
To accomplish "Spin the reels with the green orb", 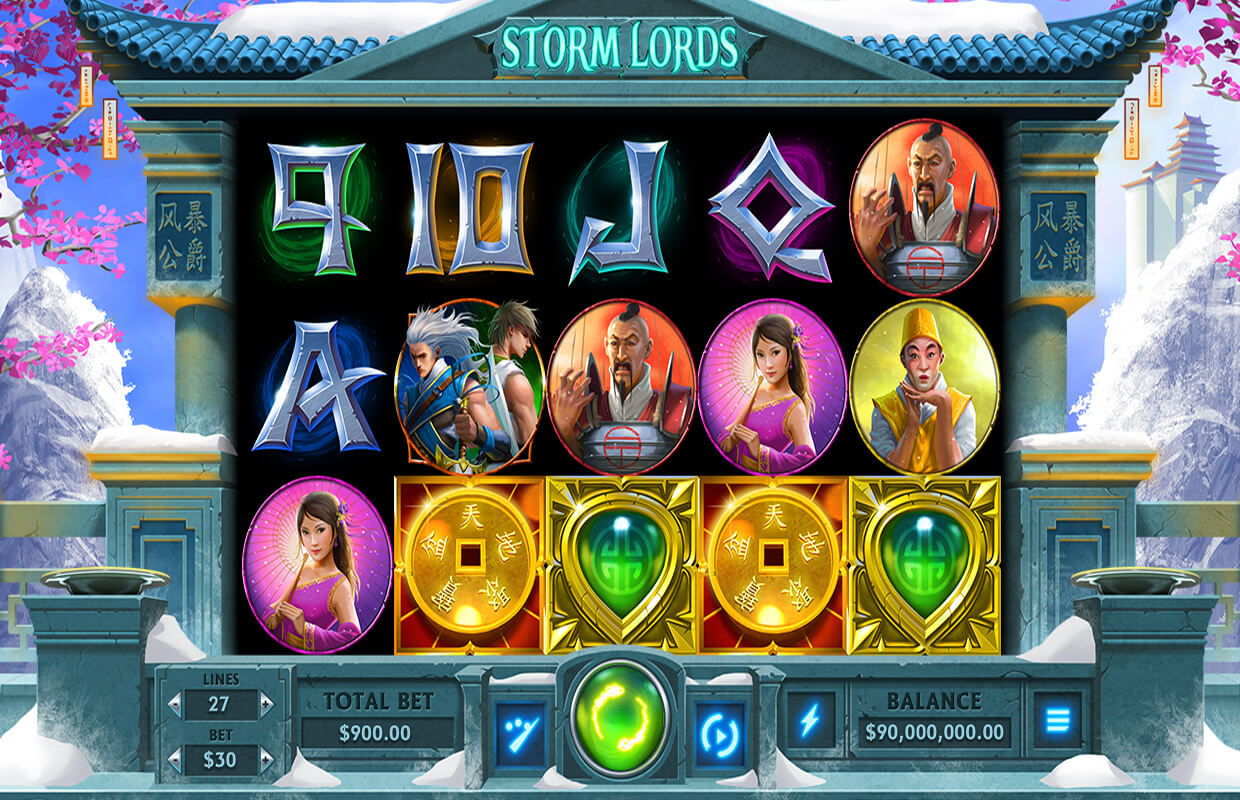I will [x=620, y=719].
